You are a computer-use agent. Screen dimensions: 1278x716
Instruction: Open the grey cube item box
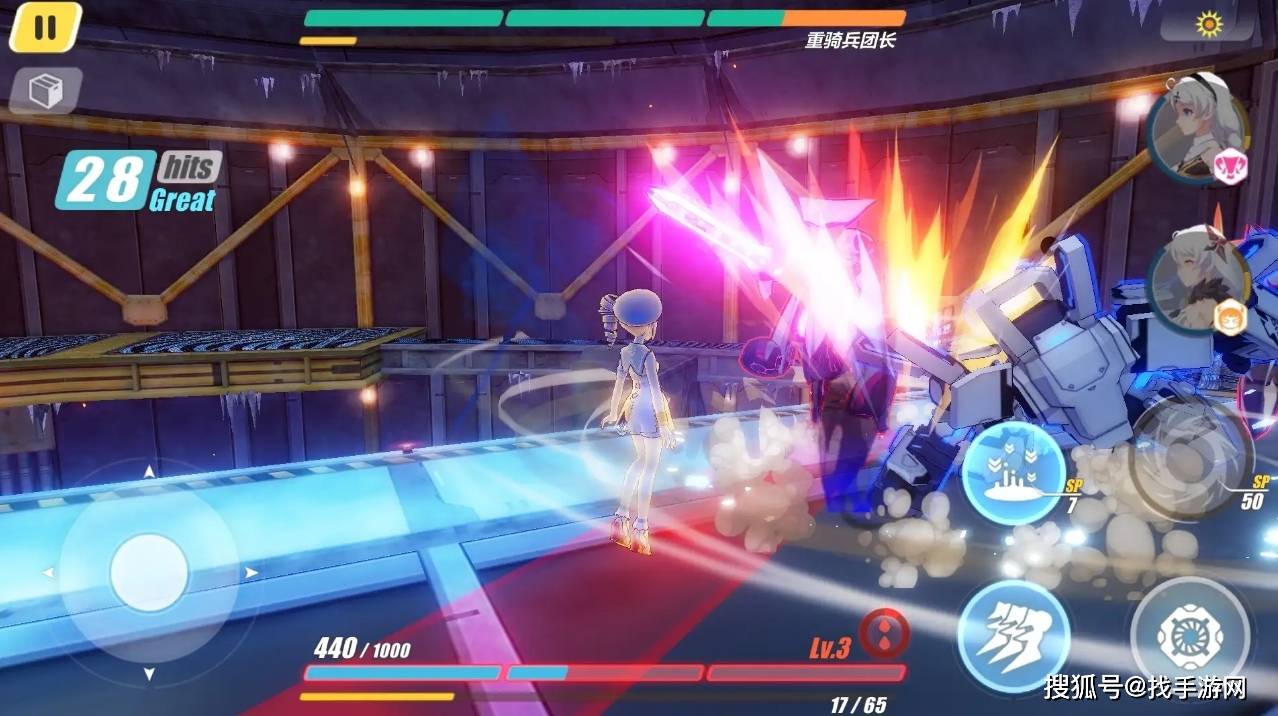coord(45,91)
